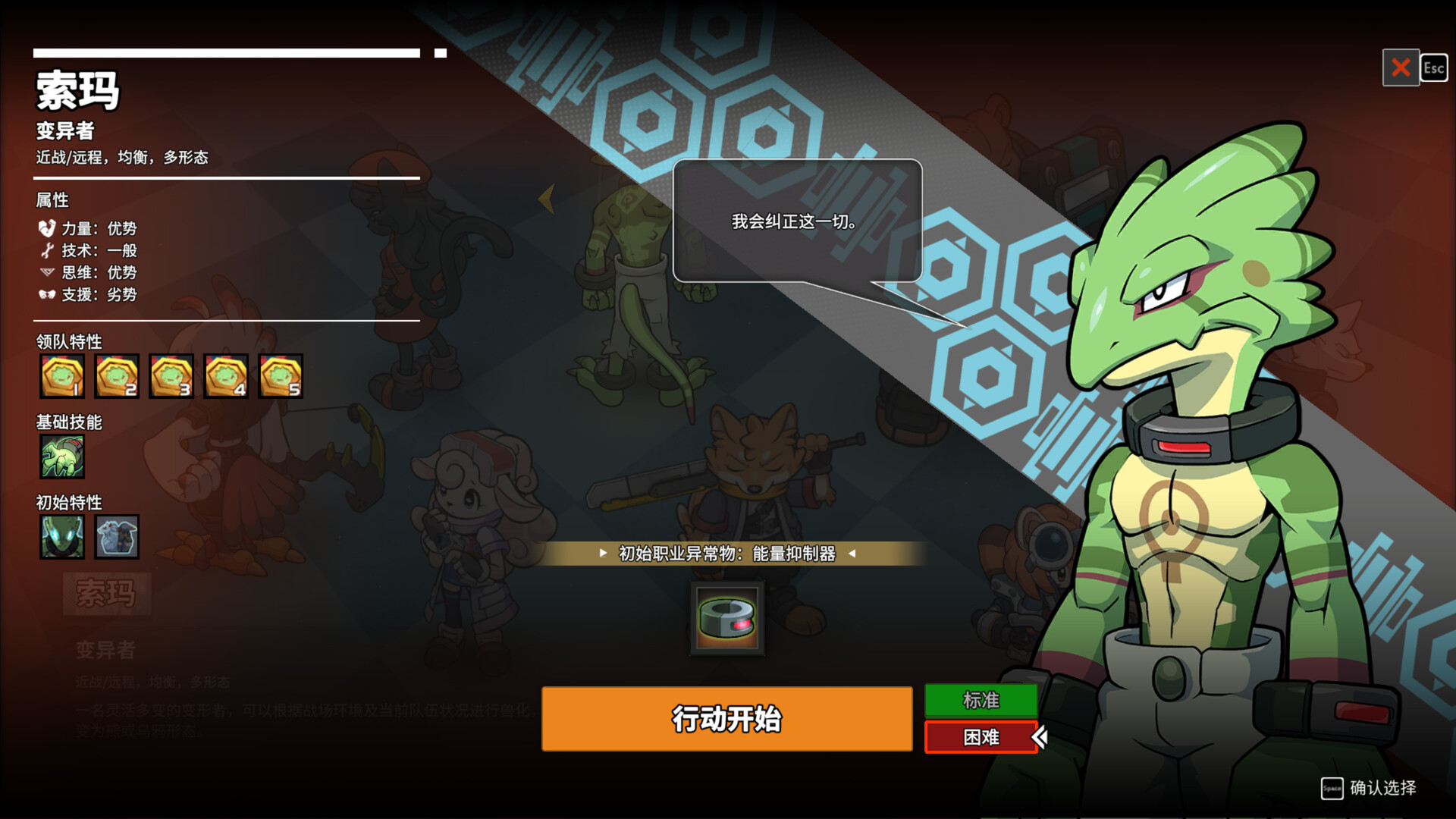View the second 初始特性 trait icon
1456x819 pixels.
117,537
